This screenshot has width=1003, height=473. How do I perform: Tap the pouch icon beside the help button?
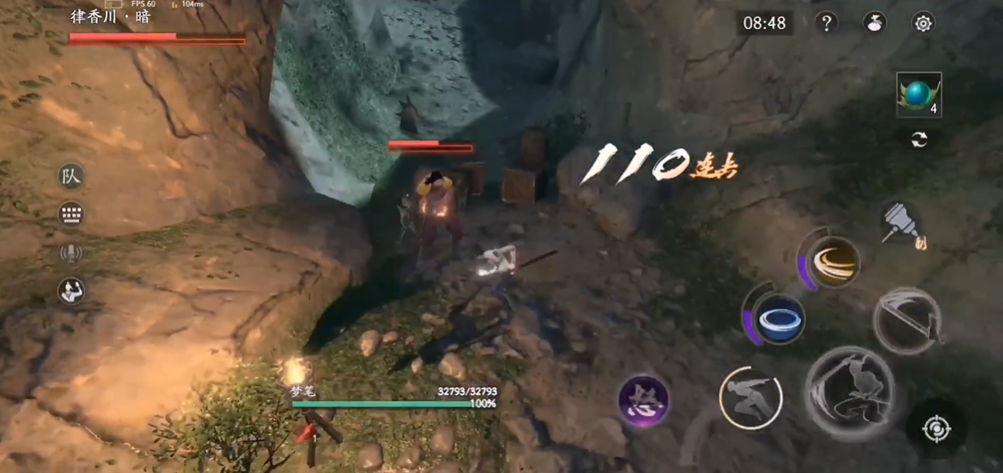click(x=874, y=23)
